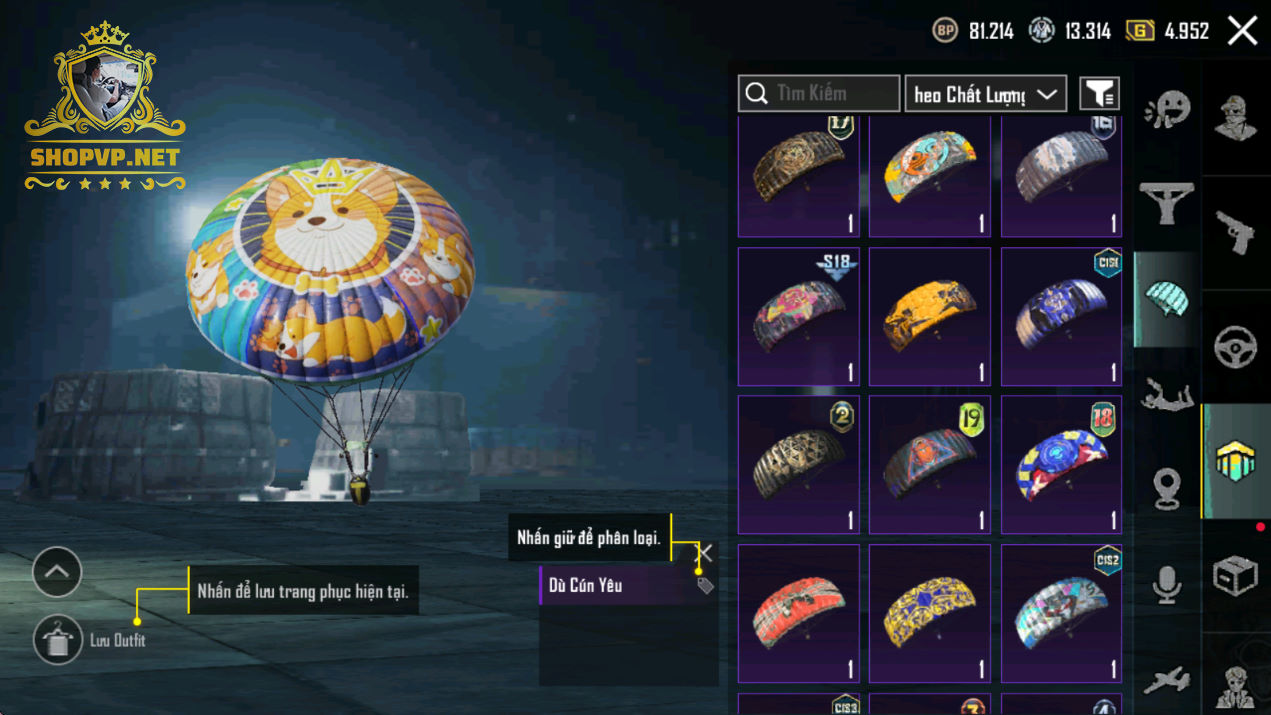
Task: Select the S18 season parachute
Action: [798, 316]
